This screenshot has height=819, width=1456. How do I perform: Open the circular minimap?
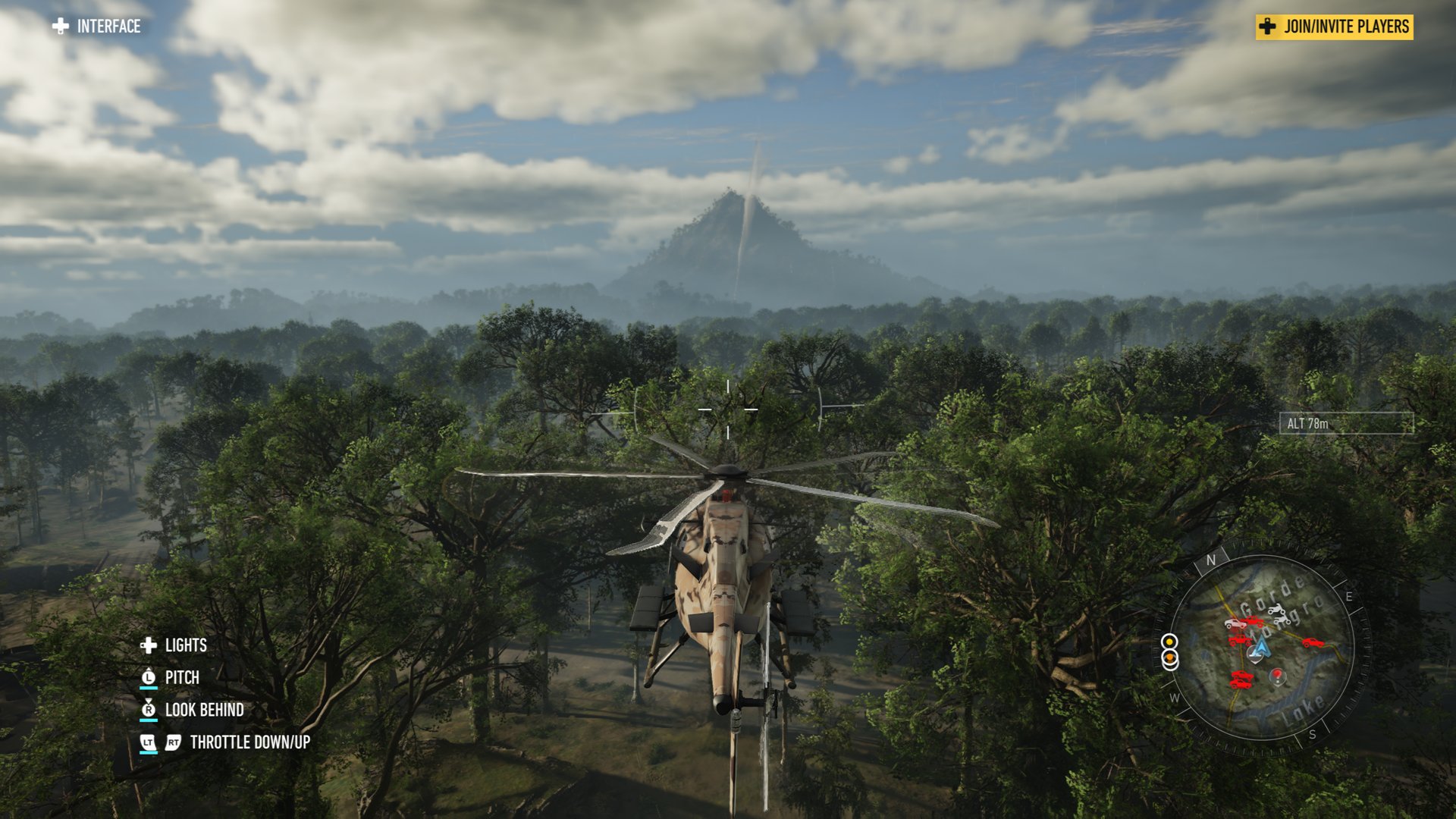pos(1263,648)
